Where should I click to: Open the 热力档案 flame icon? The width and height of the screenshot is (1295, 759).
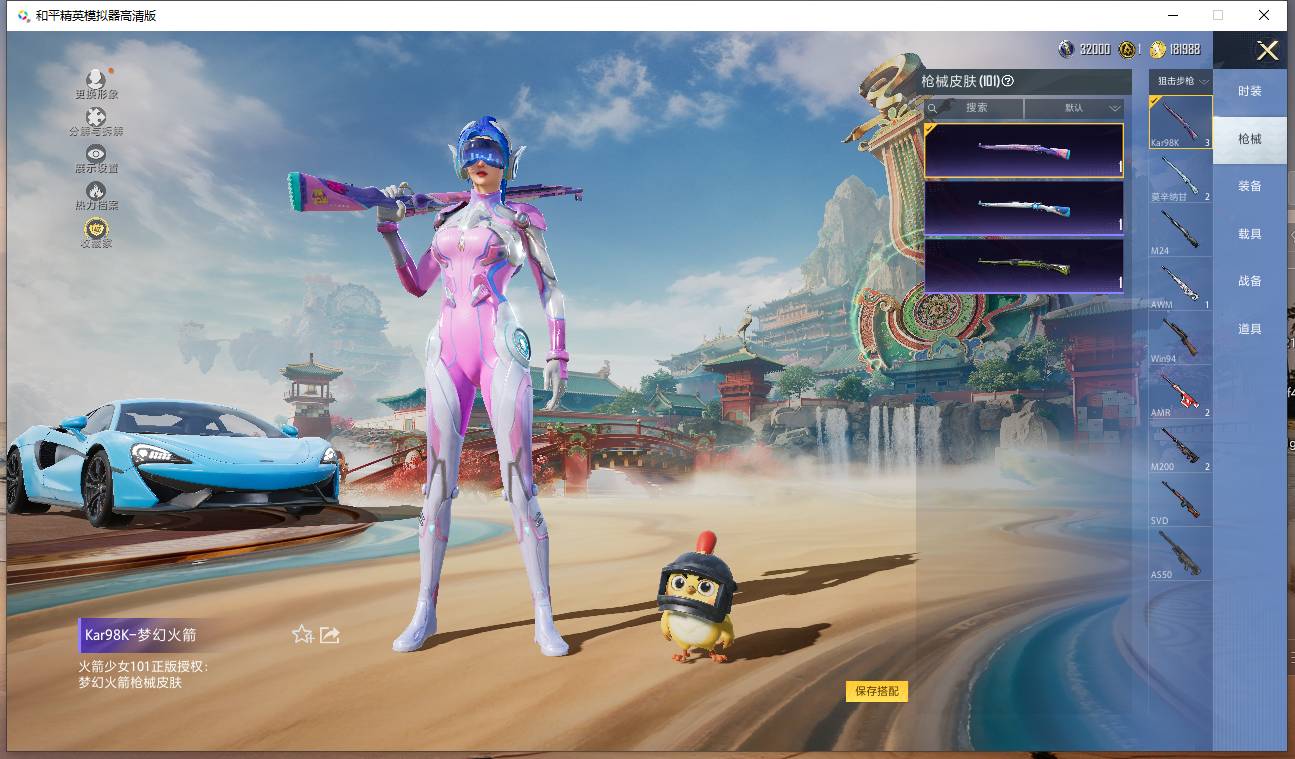click(96, 194)
